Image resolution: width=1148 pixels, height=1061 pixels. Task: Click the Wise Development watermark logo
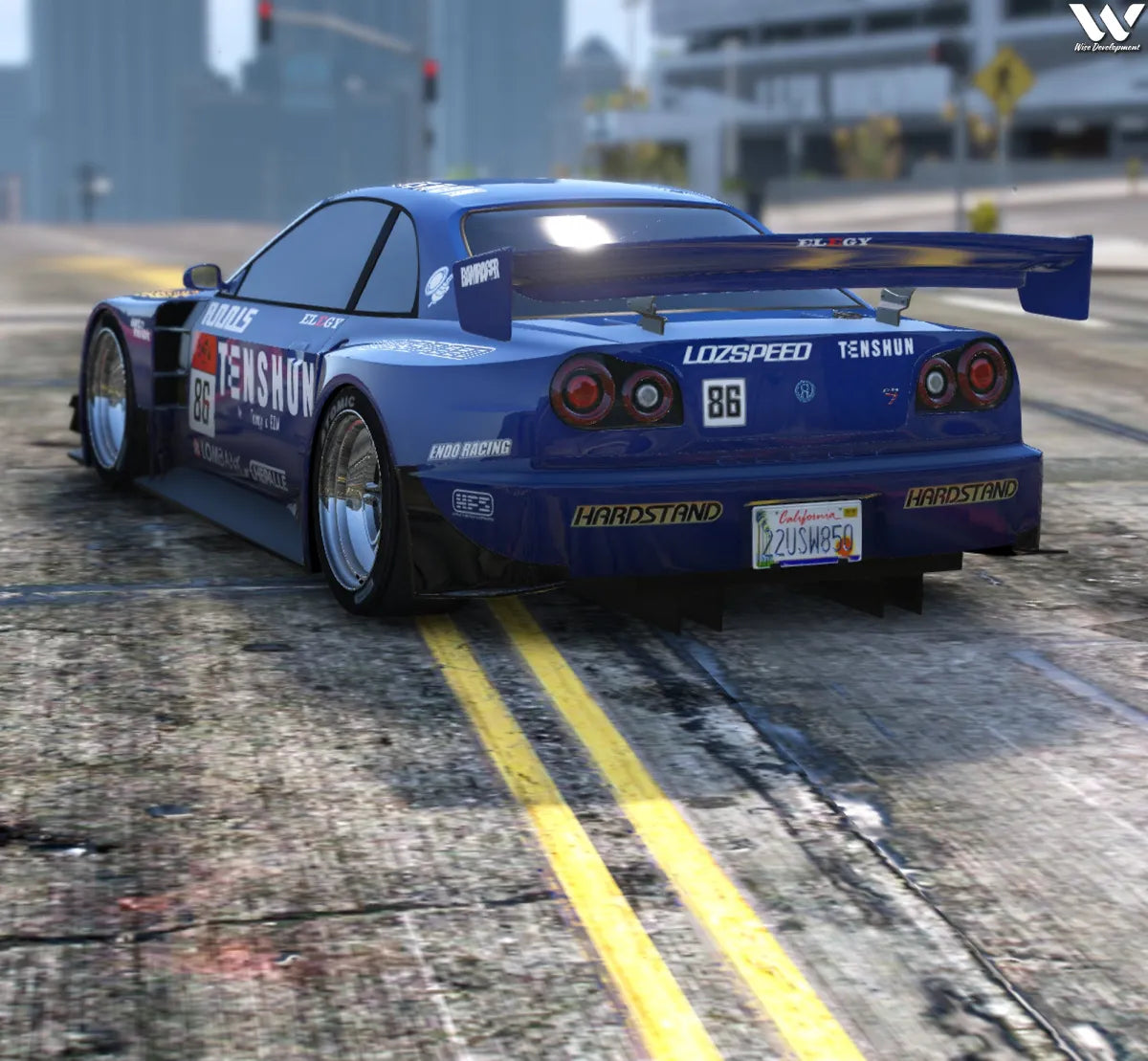click(x=1106, y=27)
